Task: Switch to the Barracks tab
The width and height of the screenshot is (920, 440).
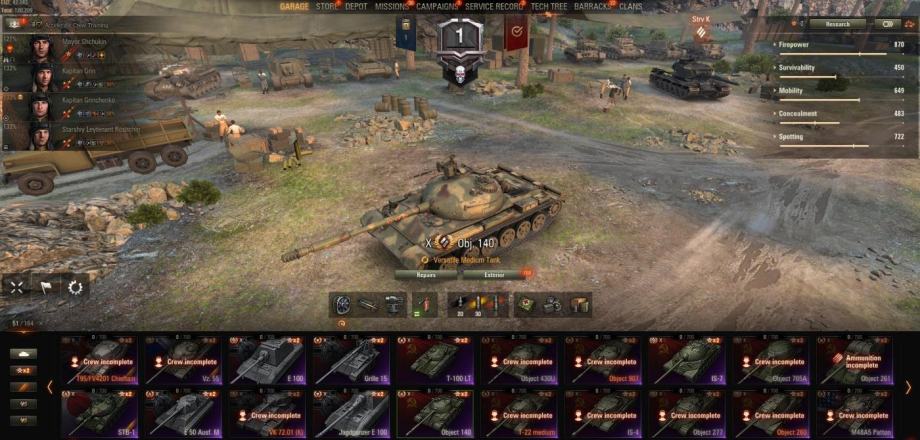Action: [593, 6]
